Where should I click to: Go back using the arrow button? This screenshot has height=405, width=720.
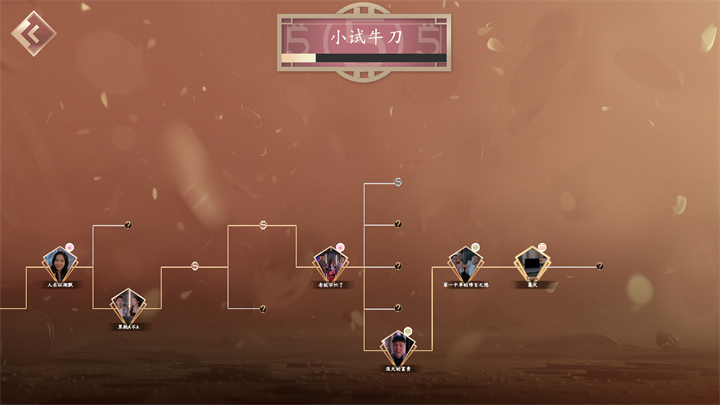pyautogui.click(x=33, y=34)
